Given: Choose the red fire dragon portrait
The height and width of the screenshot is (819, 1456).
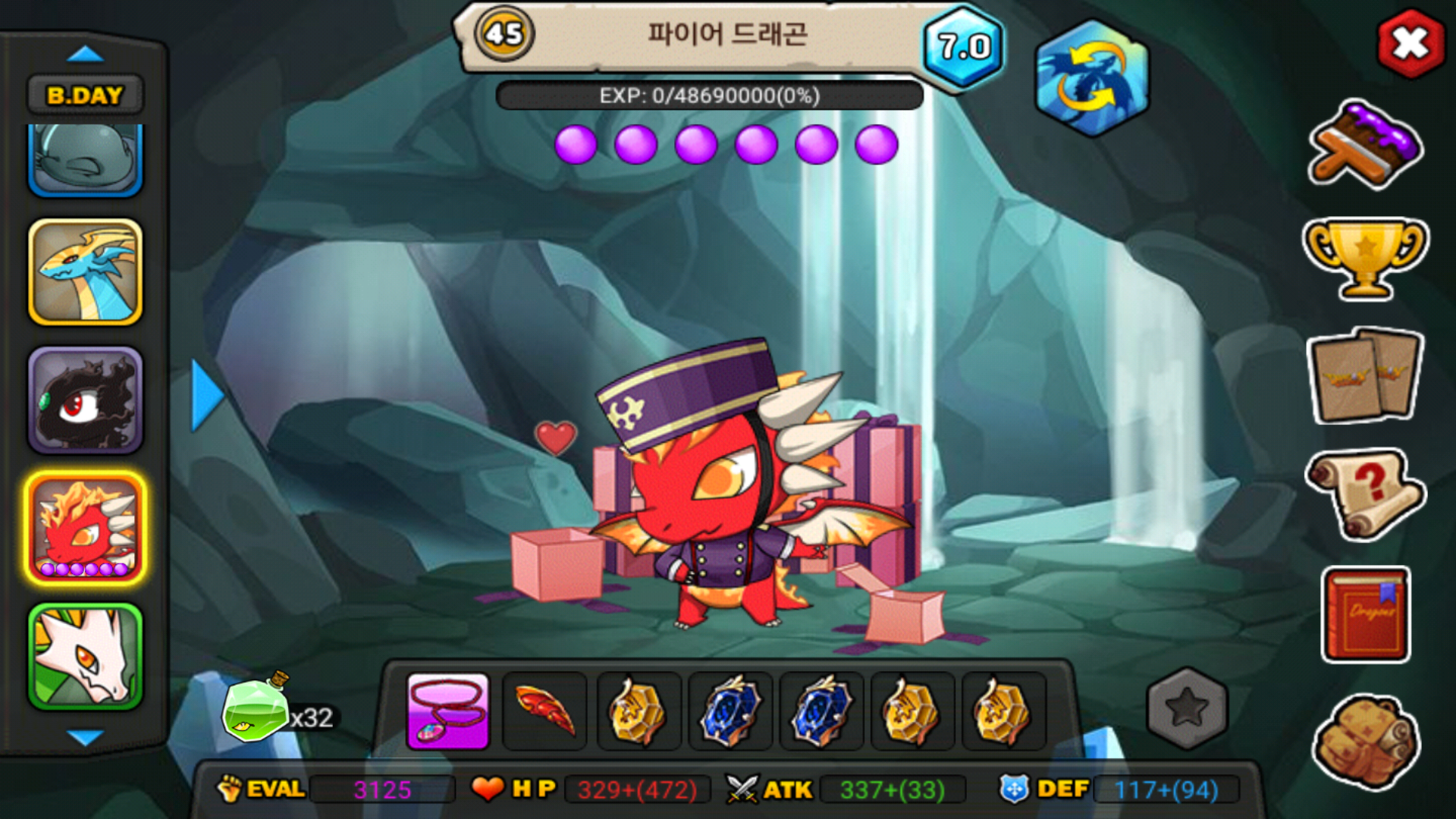Looking at the screenshot, I should pos(85,529).
